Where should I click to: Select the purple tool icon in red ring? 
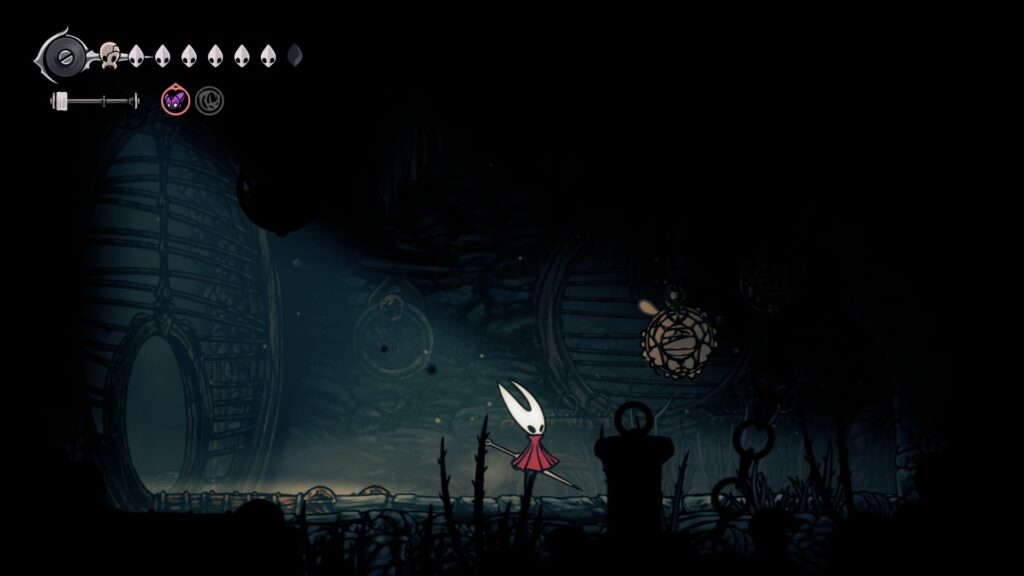[175, 100]
